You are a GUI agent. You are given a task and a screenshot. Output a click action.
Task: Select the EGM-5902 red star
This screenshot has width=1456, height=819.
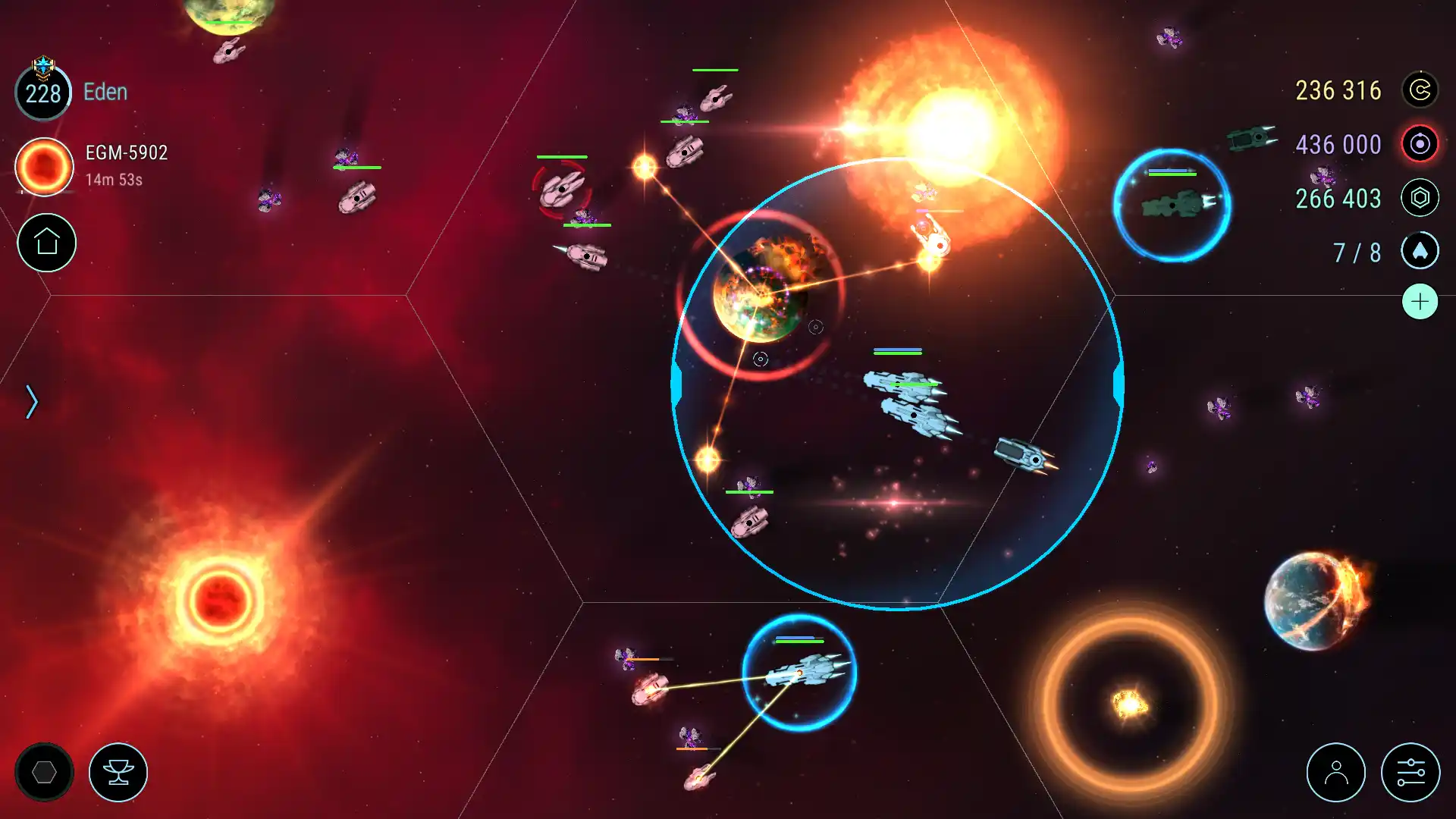43,166
